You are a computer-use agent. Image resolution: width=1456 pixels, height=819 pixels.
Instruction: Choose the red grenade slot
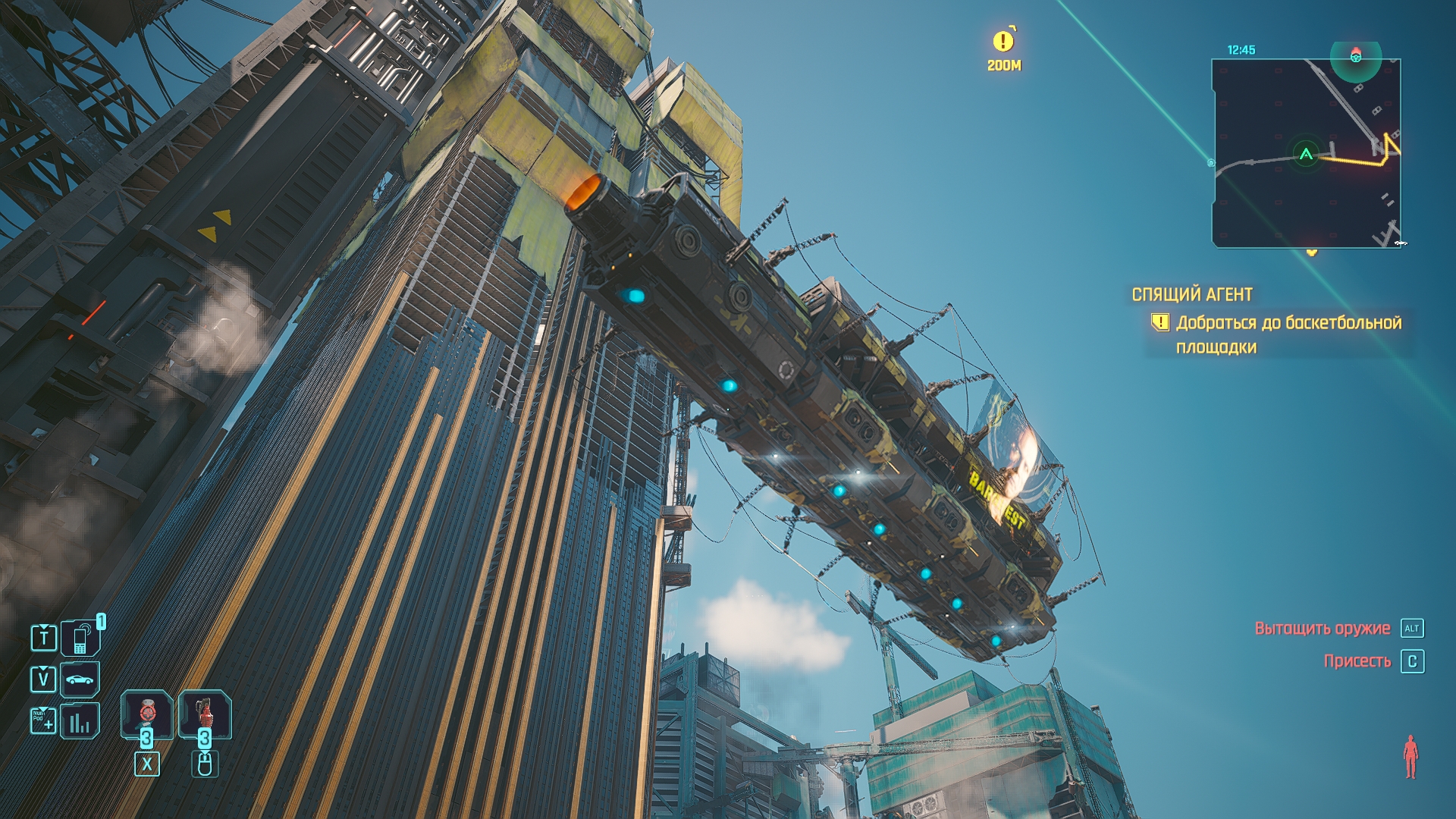(x=204, y=714)
